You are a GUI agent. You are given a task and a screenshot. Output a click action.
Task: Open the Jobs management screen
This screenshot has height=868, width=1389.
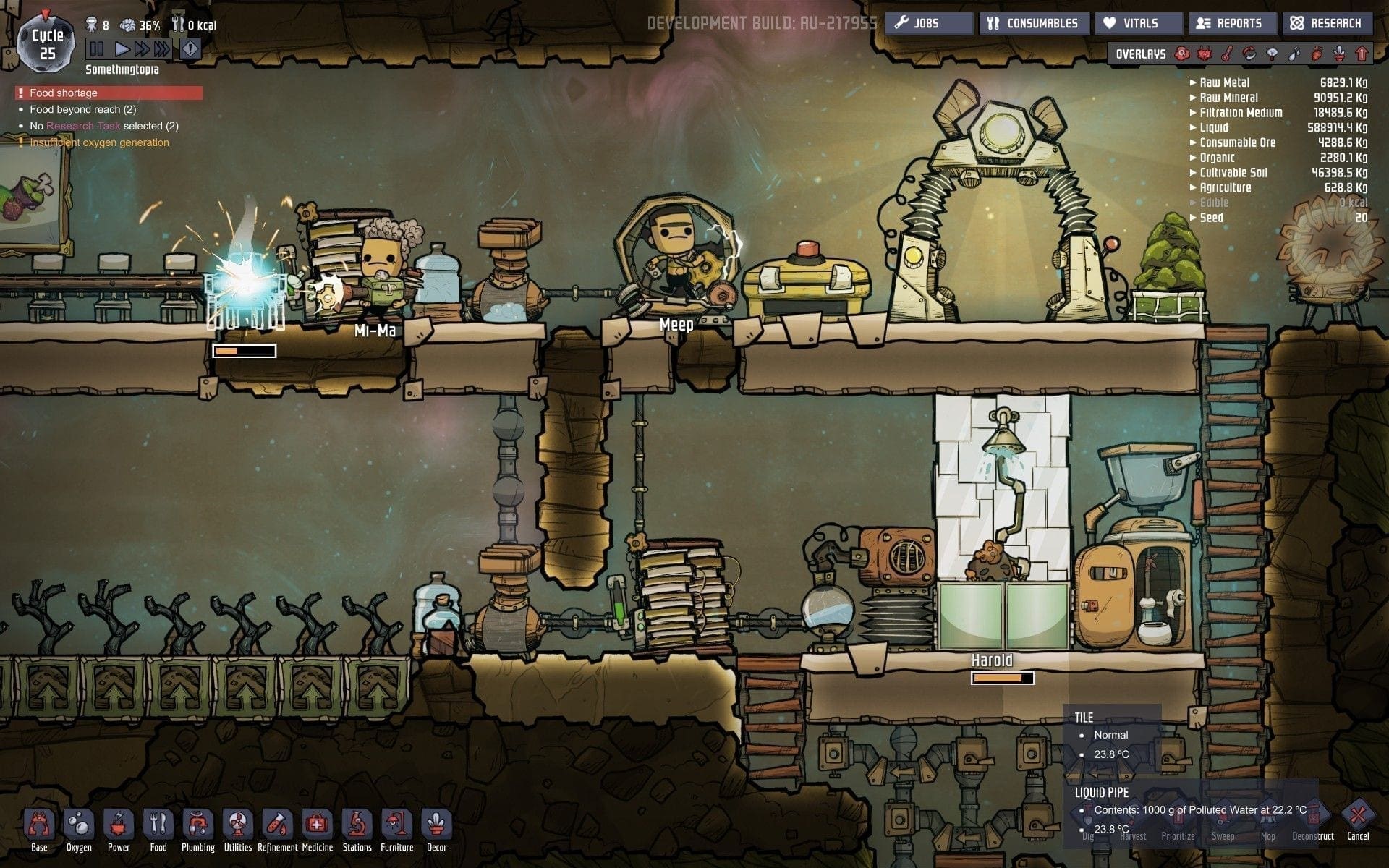coord(928,23)
